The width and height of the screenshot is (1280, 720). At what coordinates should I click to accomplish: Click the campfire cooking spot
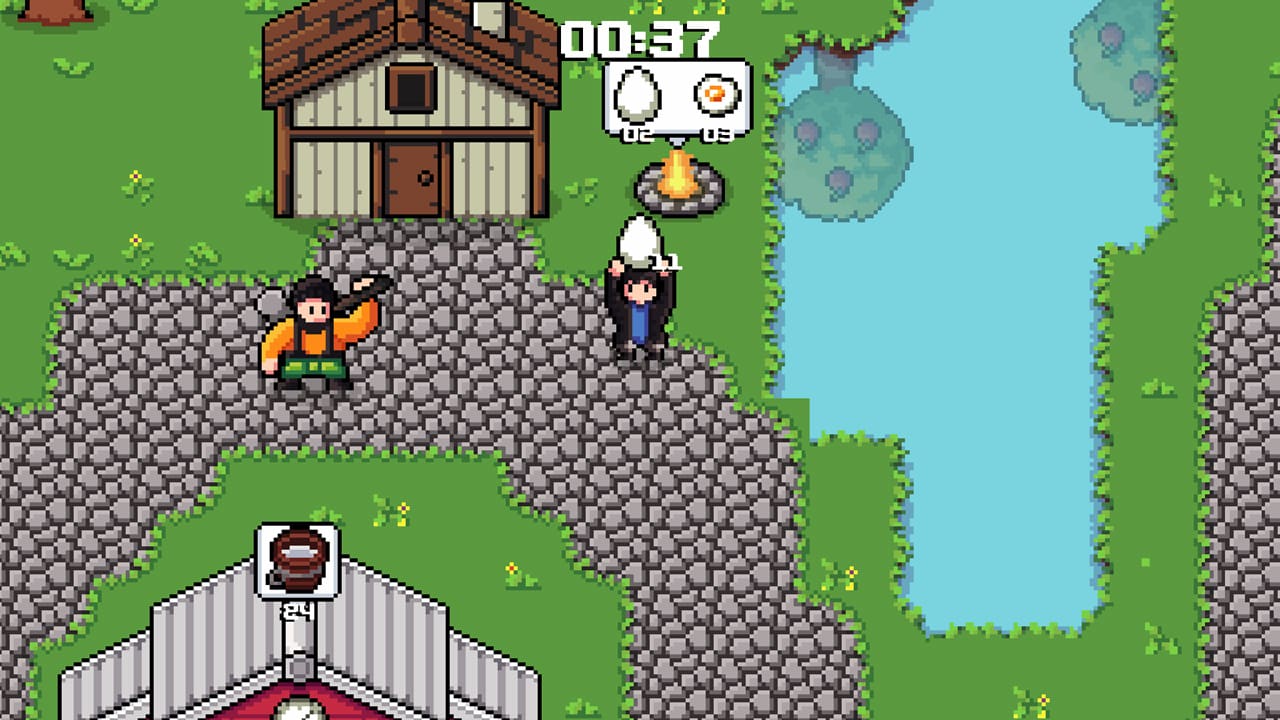[x=678, y=185]
